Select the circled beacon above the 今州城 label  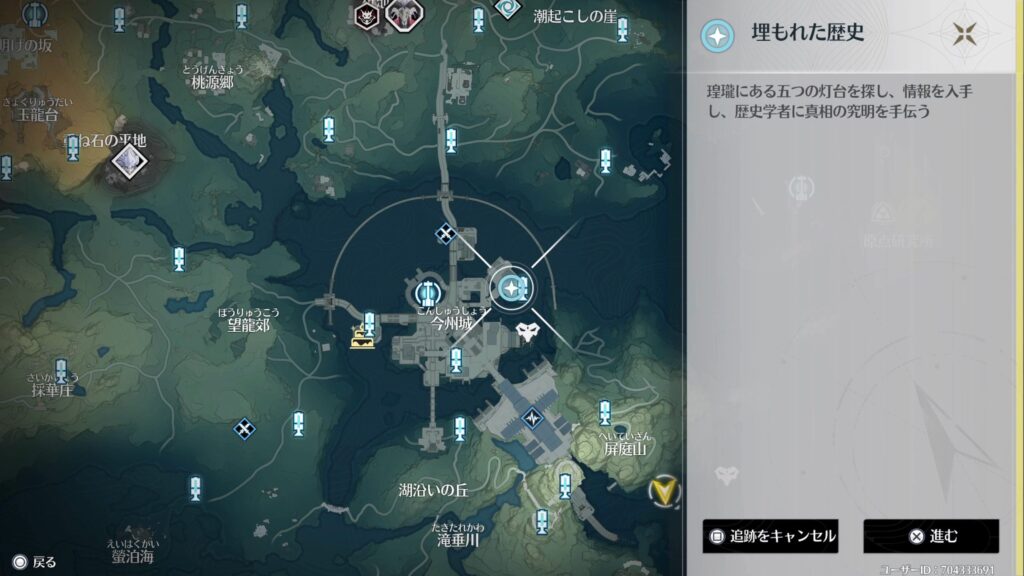[x=427, y=293]
